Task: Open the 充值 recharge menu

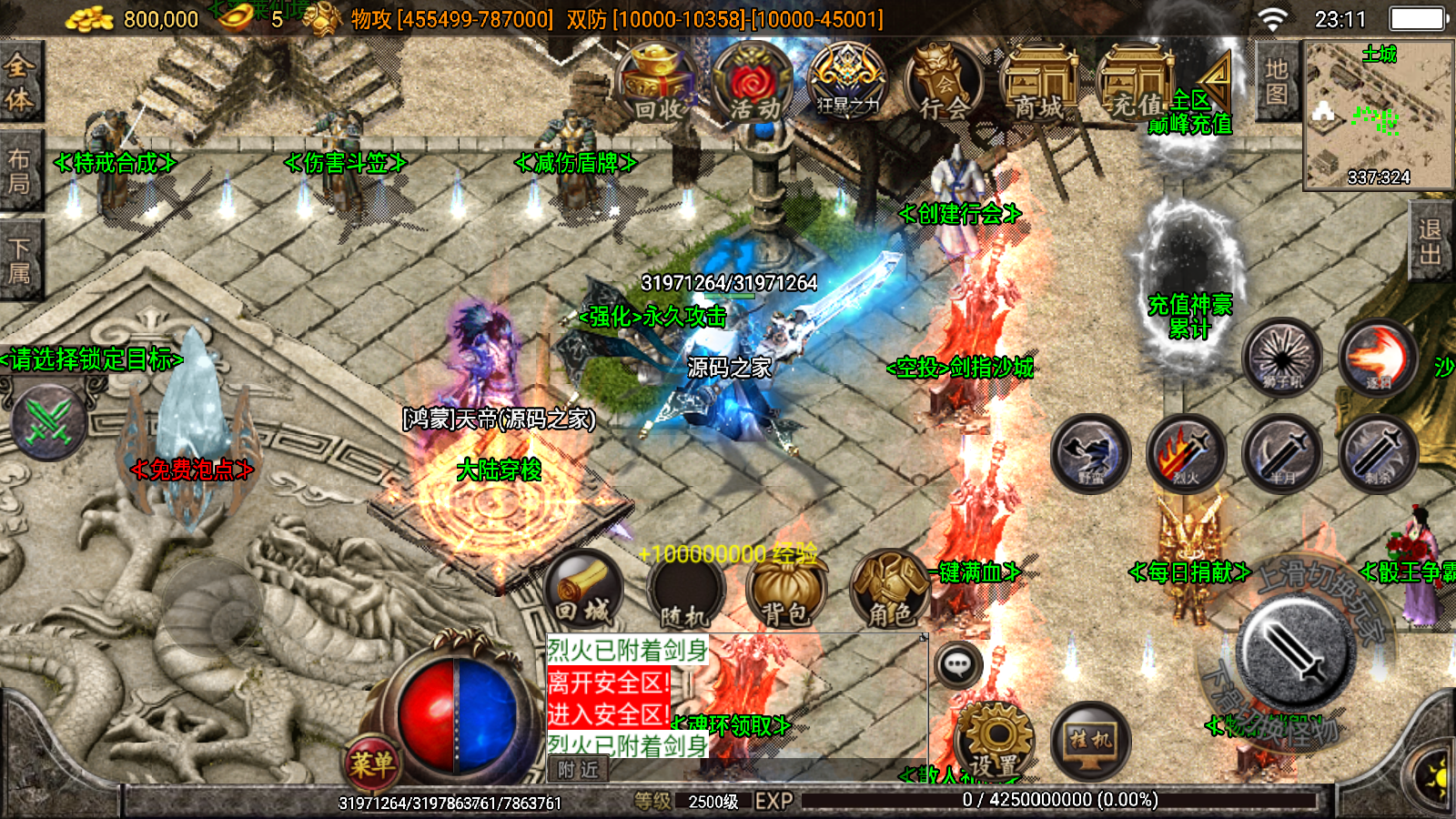Action: click(1134, 84)
